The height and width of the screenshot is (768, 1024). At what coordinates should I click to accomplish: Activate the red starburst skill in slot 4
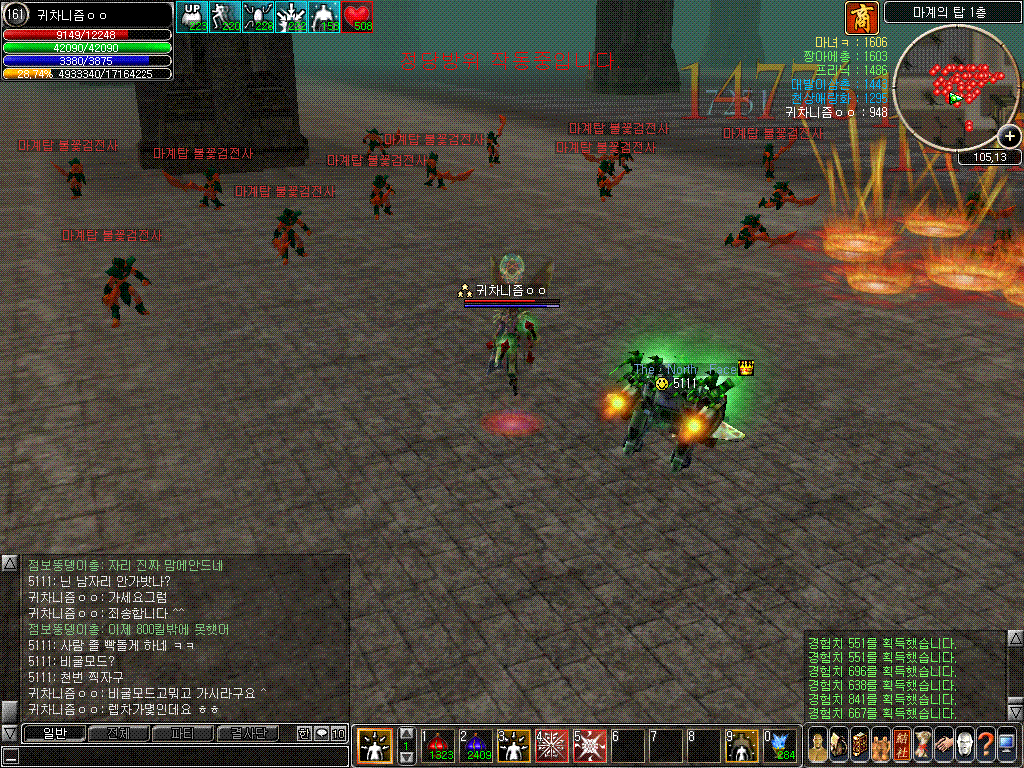[x=551, y=745]
